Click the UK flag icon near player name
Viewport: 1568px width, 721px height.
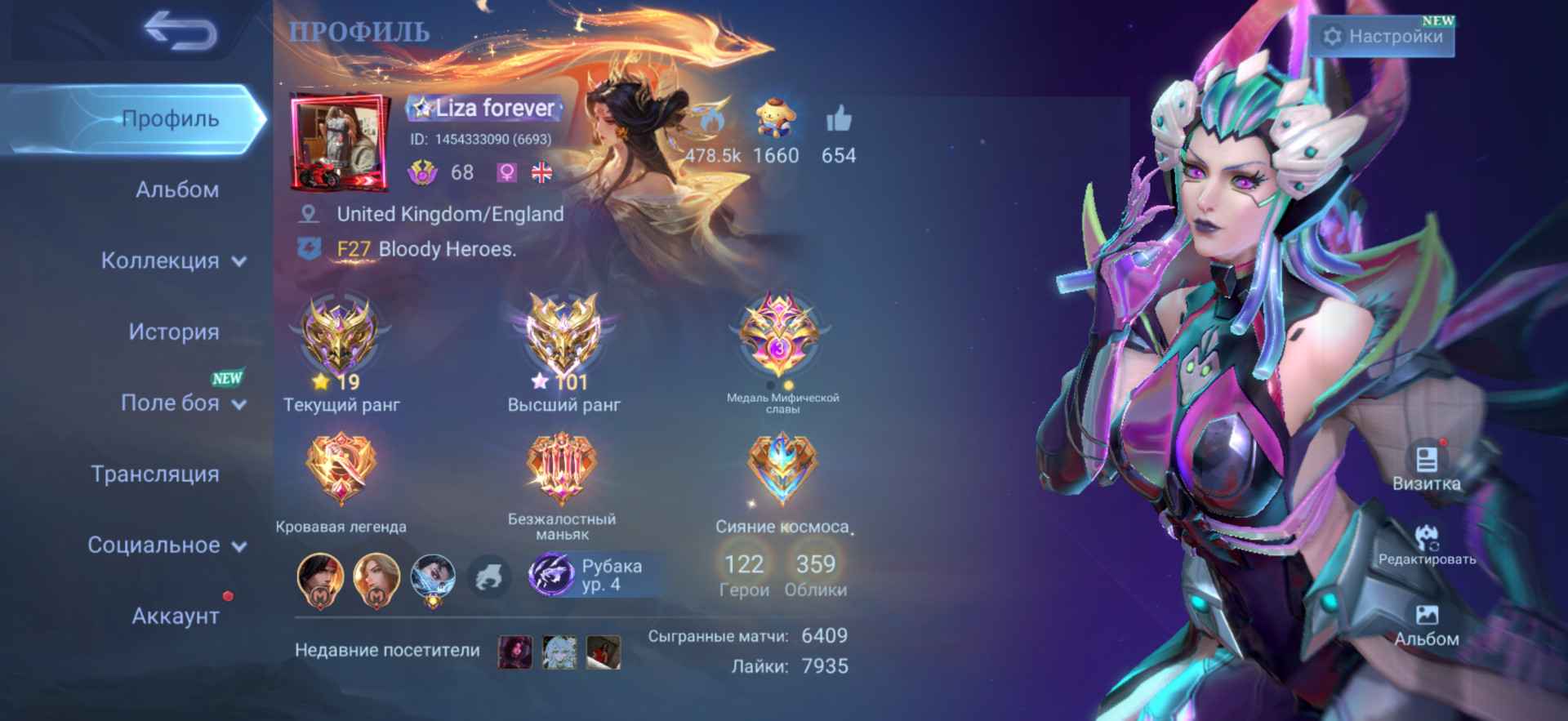(543, 173)
